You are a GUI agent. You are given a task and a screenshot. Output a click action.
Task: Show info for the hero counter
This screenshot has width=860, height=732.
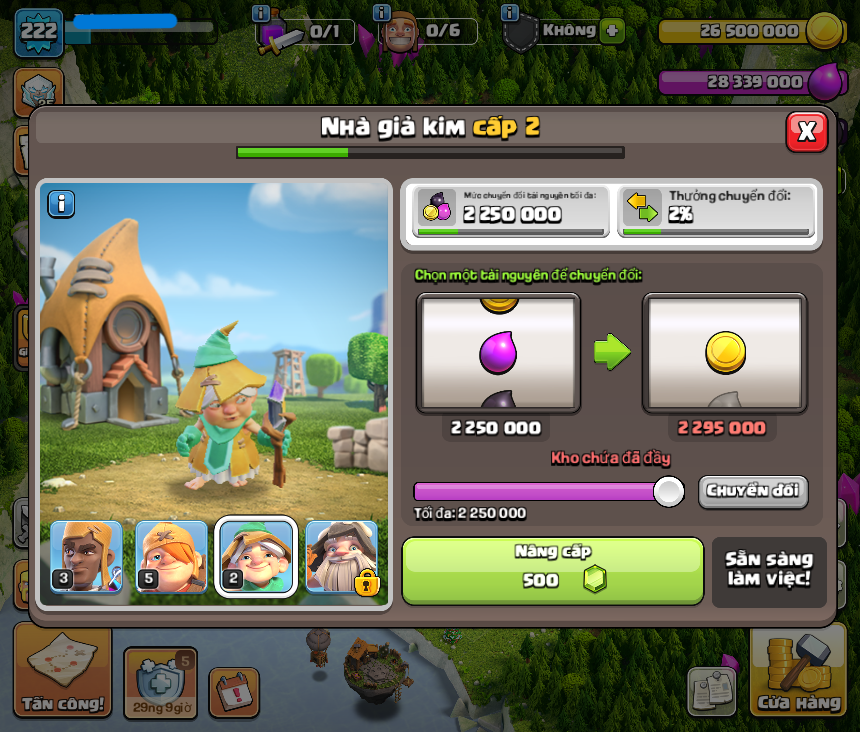click(x=381, y=14)
